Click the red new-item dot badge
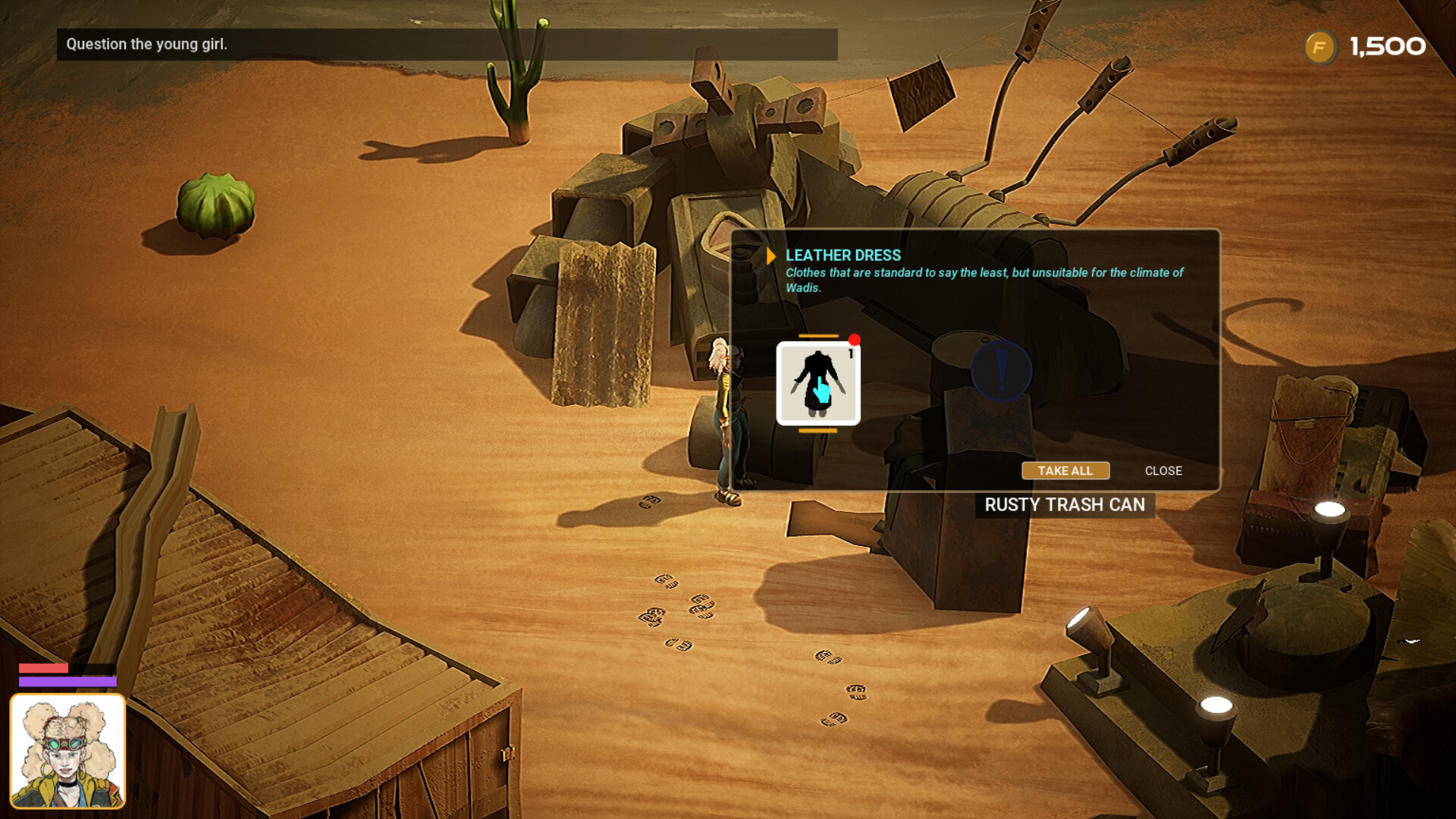This screenshot has height=819, width=1456. click(x=856, y=340)
